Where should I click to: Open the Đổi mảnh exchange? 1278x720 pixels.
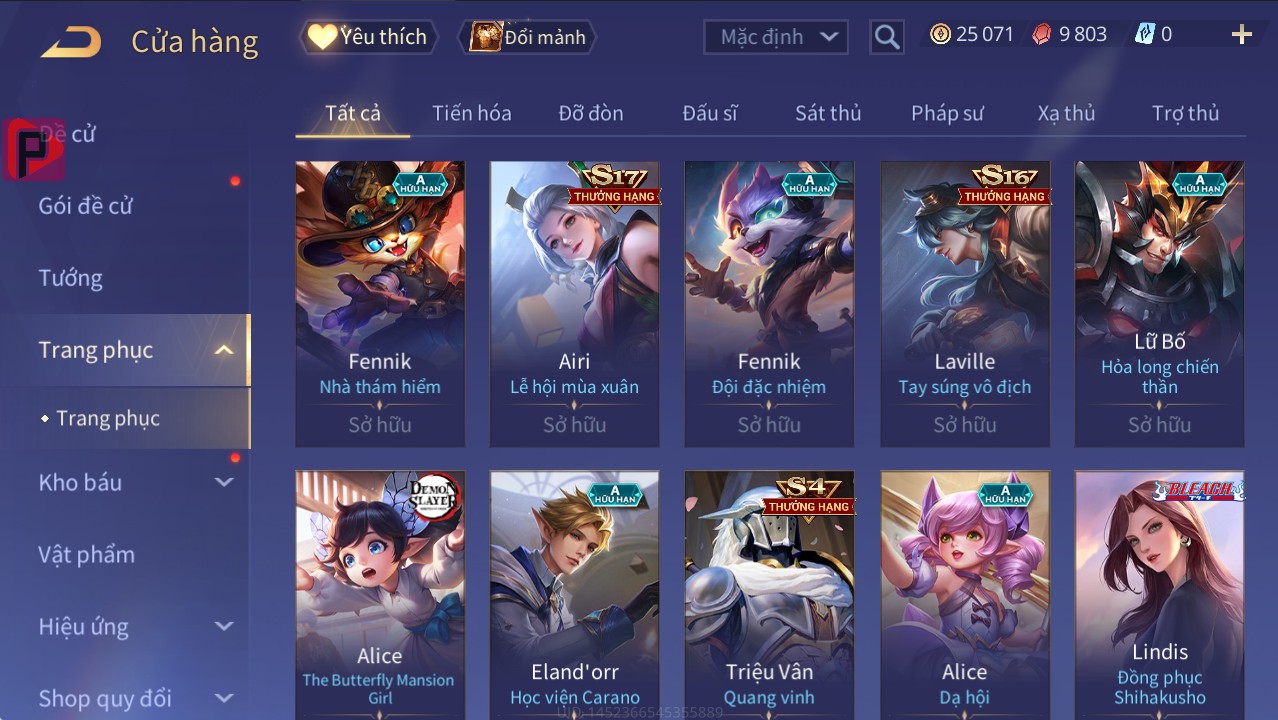(528, 37)
